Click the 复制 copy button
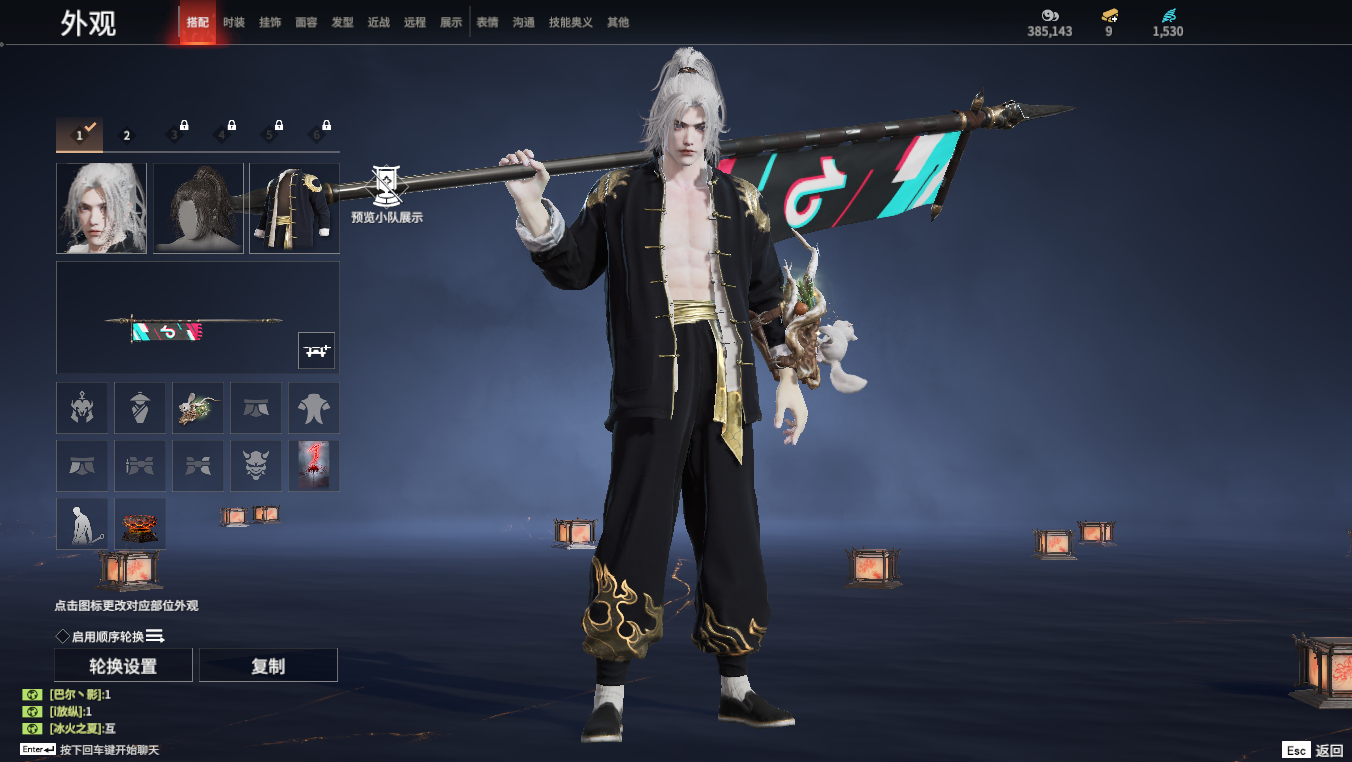Image resolution: width=1352 pixels, height=762 pixels. 268,666
